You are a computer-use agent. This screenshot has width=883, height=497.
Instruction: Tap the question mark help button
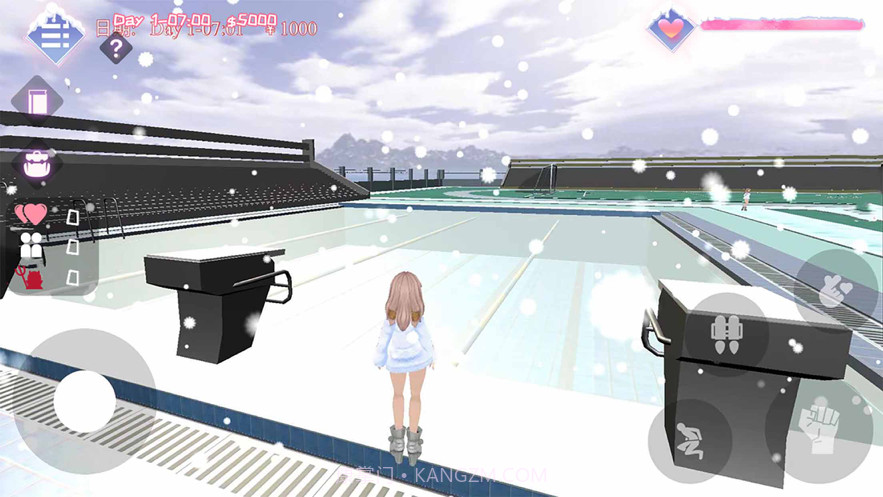(x=116, y=46)
